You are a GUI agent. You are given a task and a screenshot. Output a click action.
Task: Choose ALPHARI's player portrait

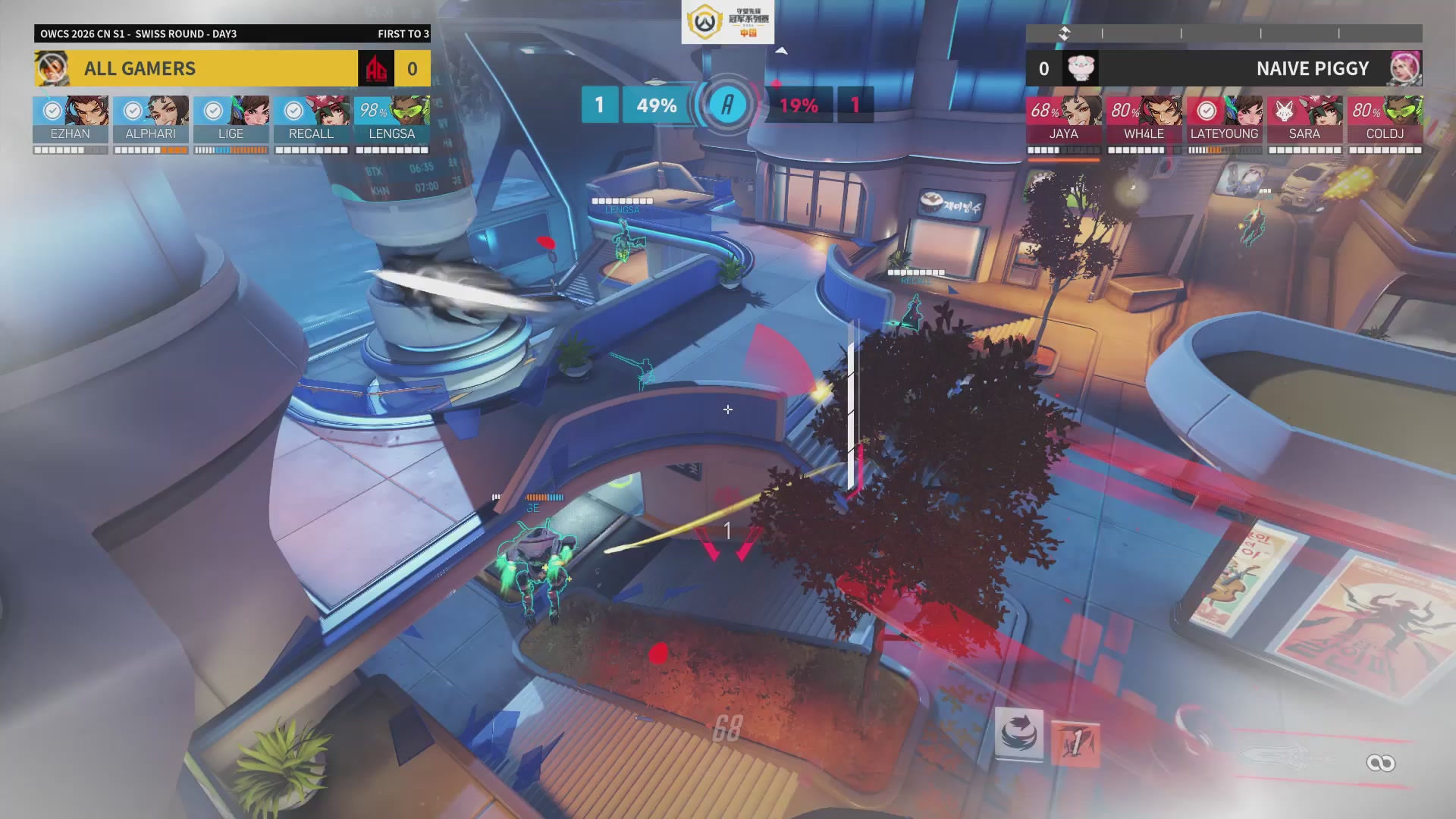click(x=151, y=120)
